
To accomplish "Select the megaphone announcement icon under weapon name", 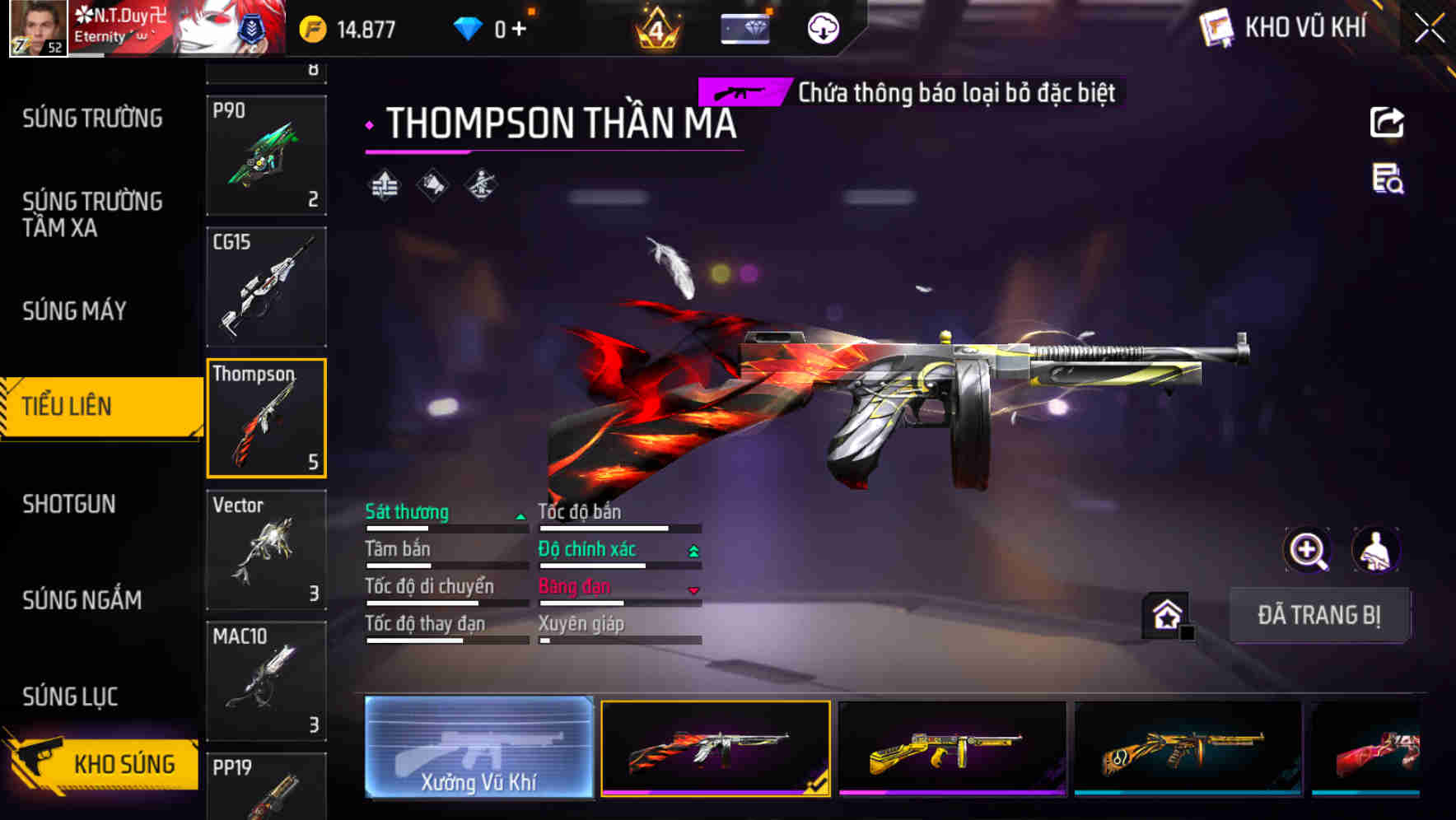I will click(x=432, y=184).
